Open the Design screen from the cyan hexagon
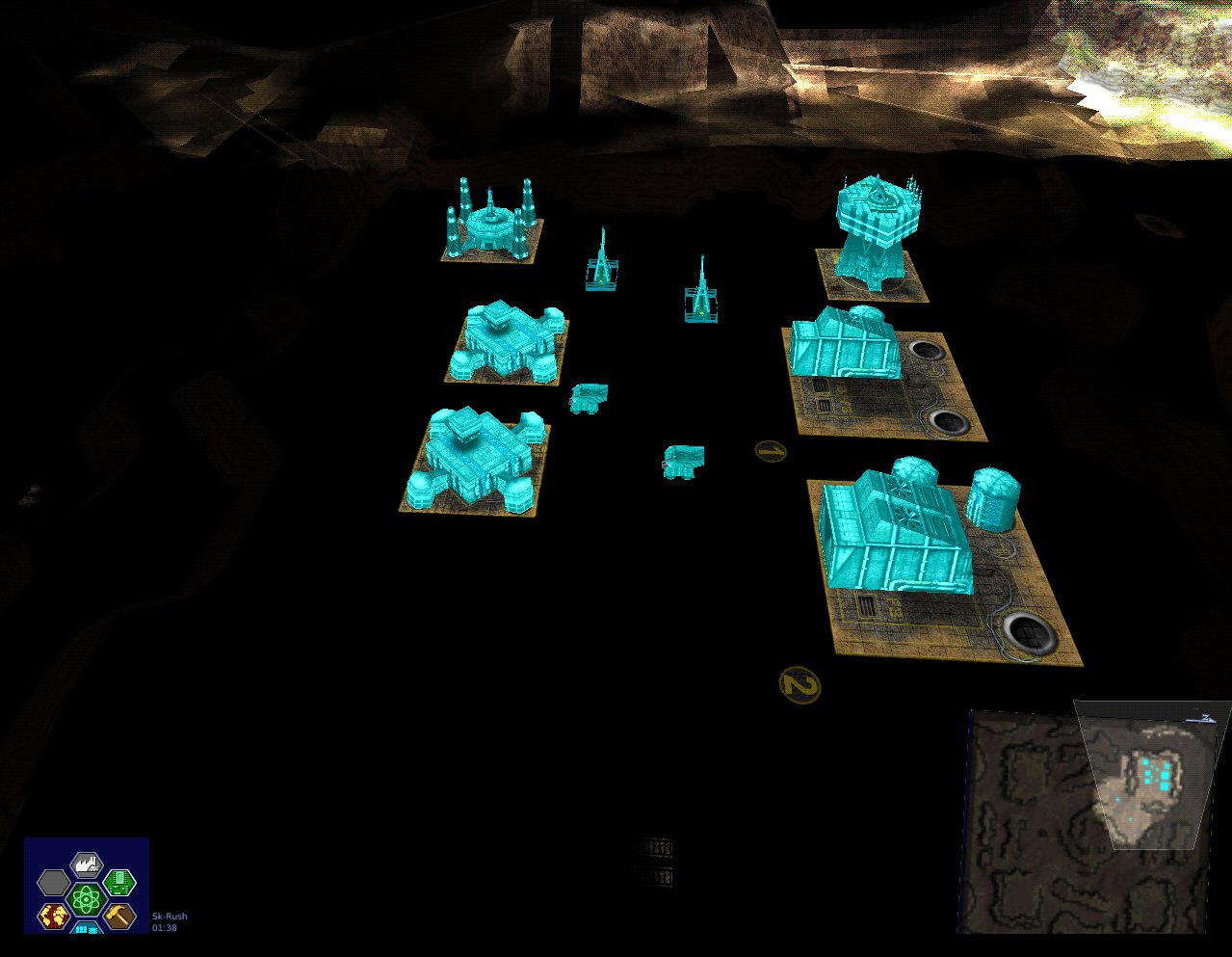This screenshot has height=957, width=1232. (87, 928)
